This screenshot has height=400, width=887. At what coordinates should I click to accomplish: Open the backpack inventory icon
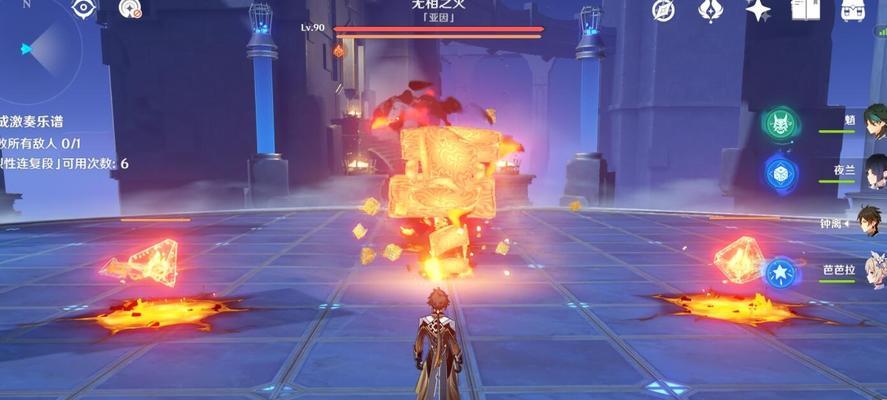coord(853,10)
